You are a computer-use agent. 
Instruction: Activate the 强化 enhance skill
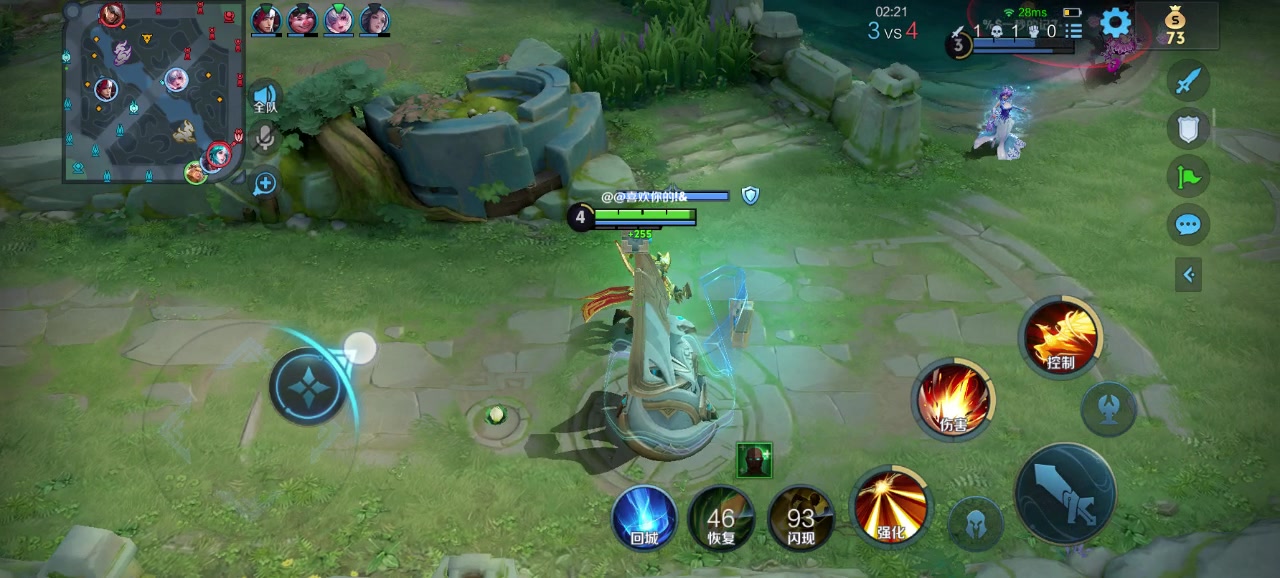tap(890, 505)
